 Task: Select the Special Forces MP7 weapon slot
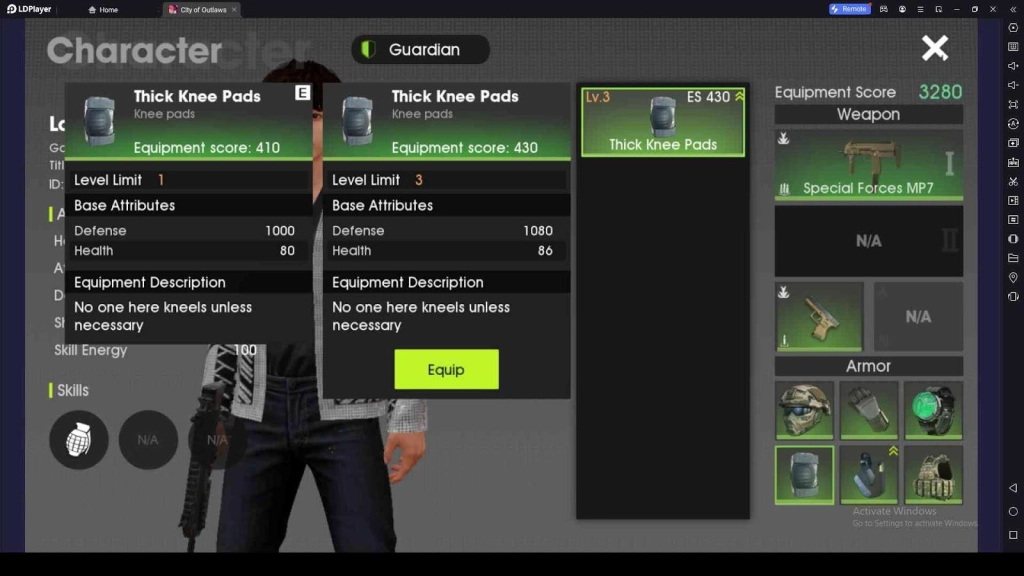[x=868, y=163]
